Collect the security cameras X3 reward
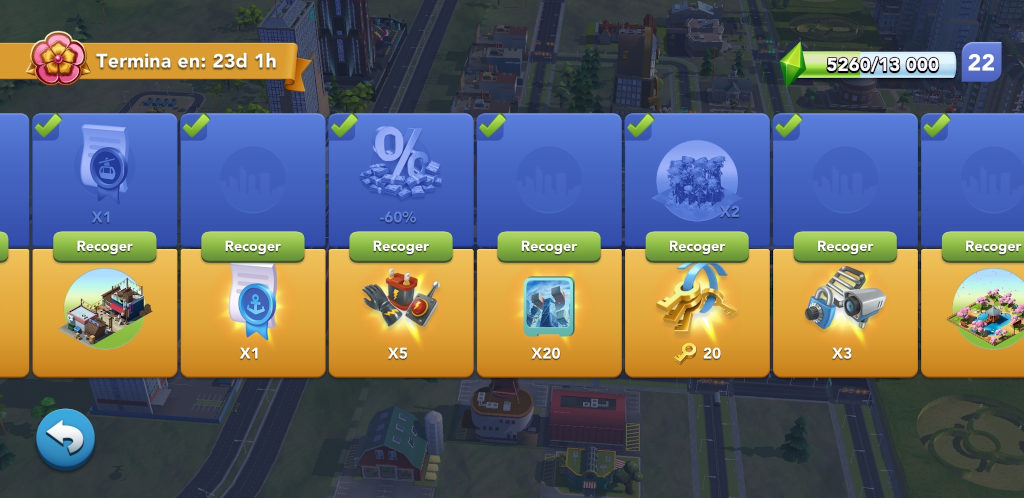 [x=844, y=246]
